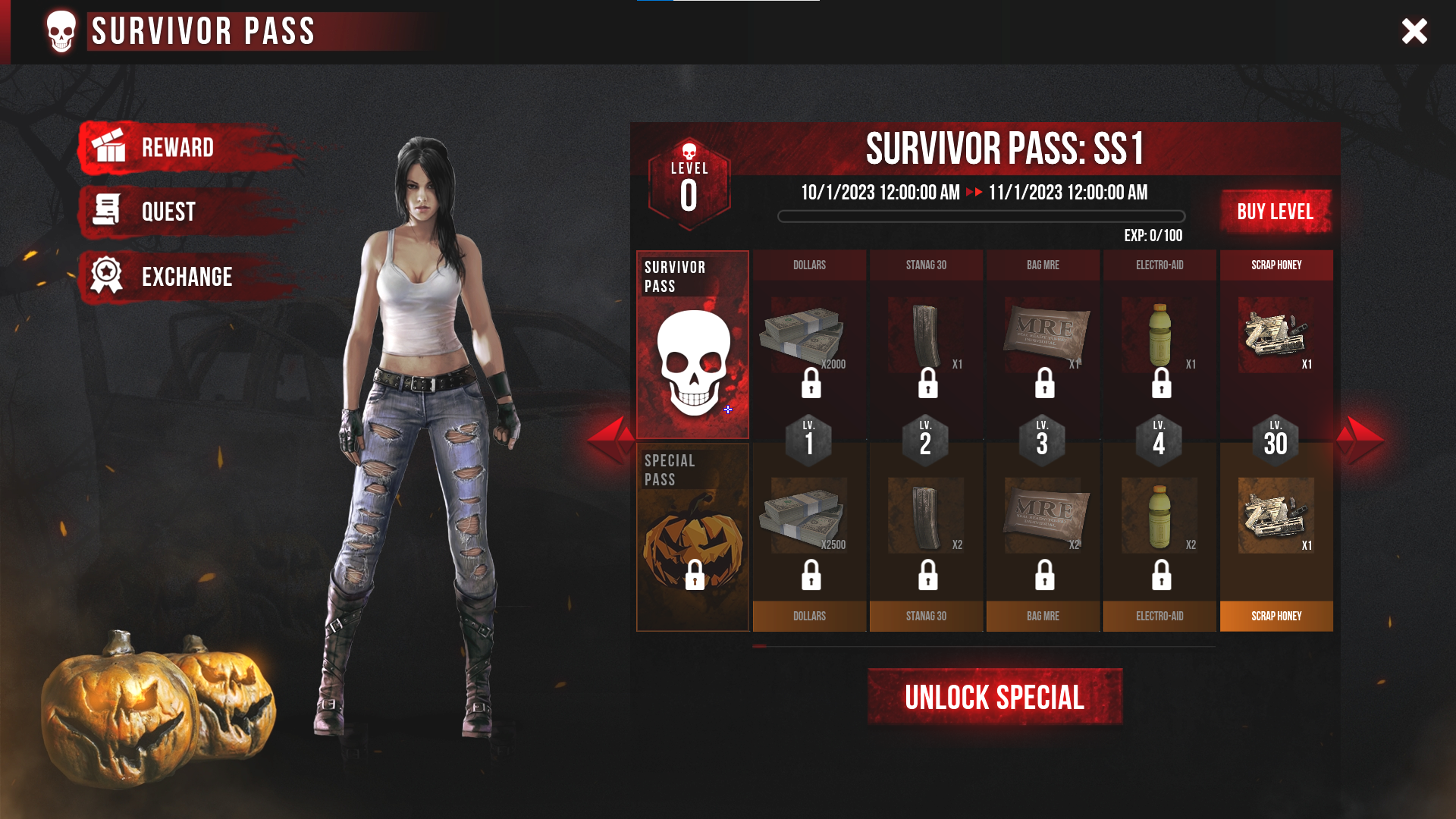1456x819 pixels.
Task: Click the Stanag 30 x2 reward thumbnail
Action: (926, 516)
